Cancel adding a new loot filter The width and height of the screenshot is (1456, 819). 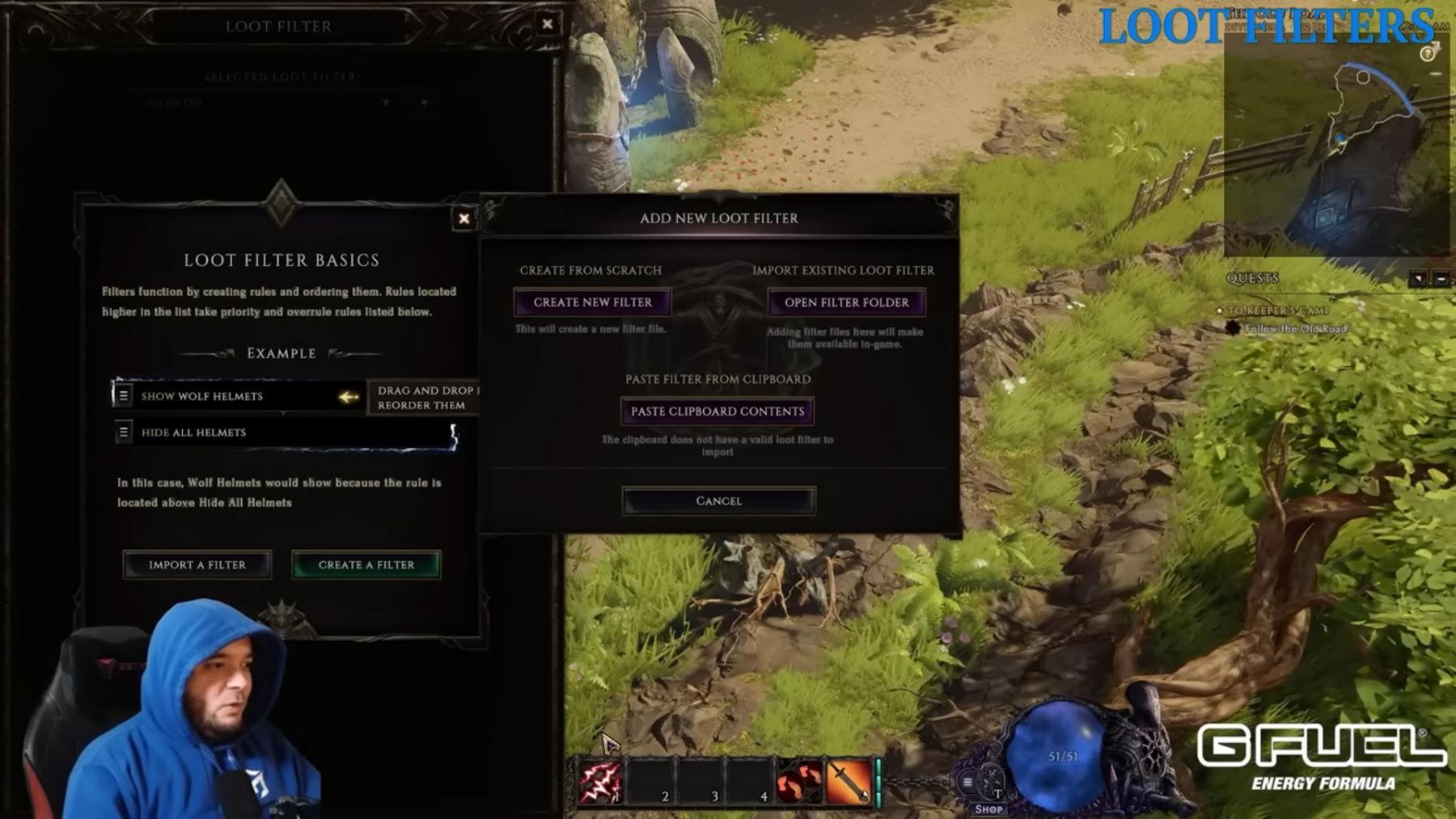(x=718, y=501)
